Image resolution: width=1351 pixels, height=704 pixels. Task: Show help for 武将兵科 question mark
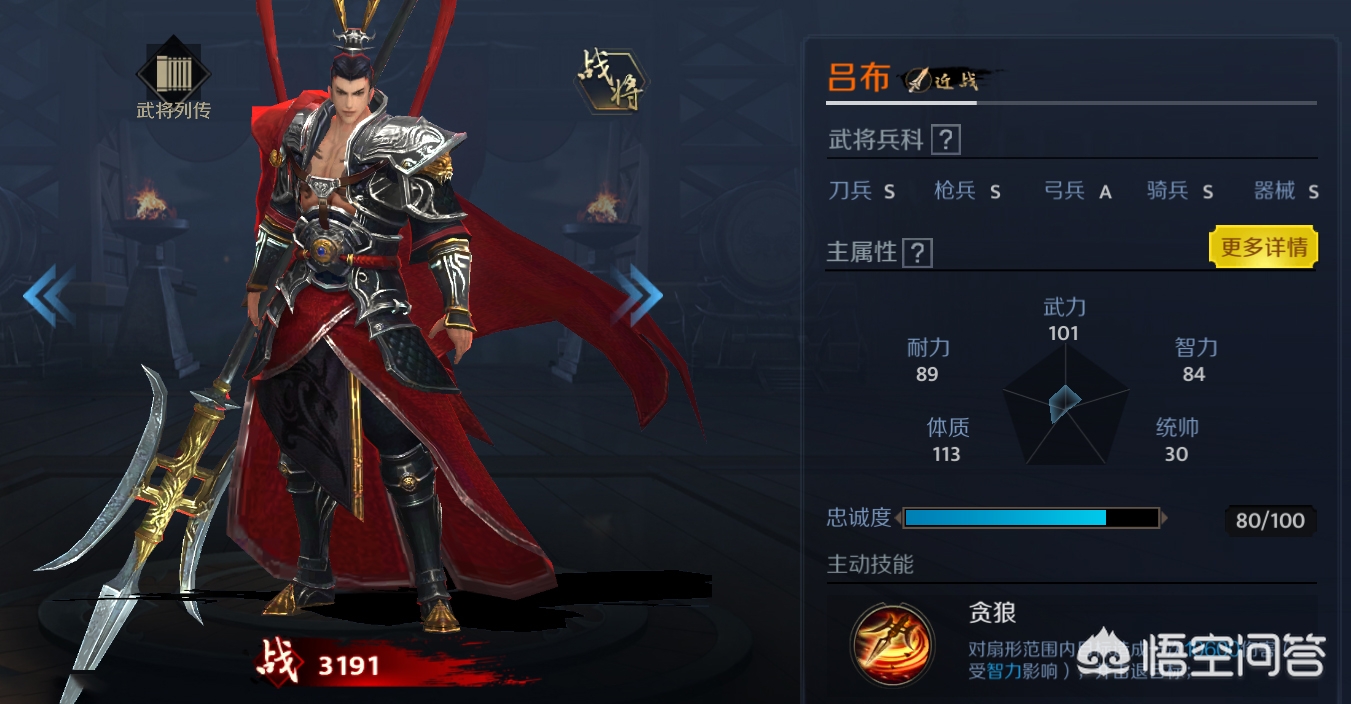coord(945,140)
